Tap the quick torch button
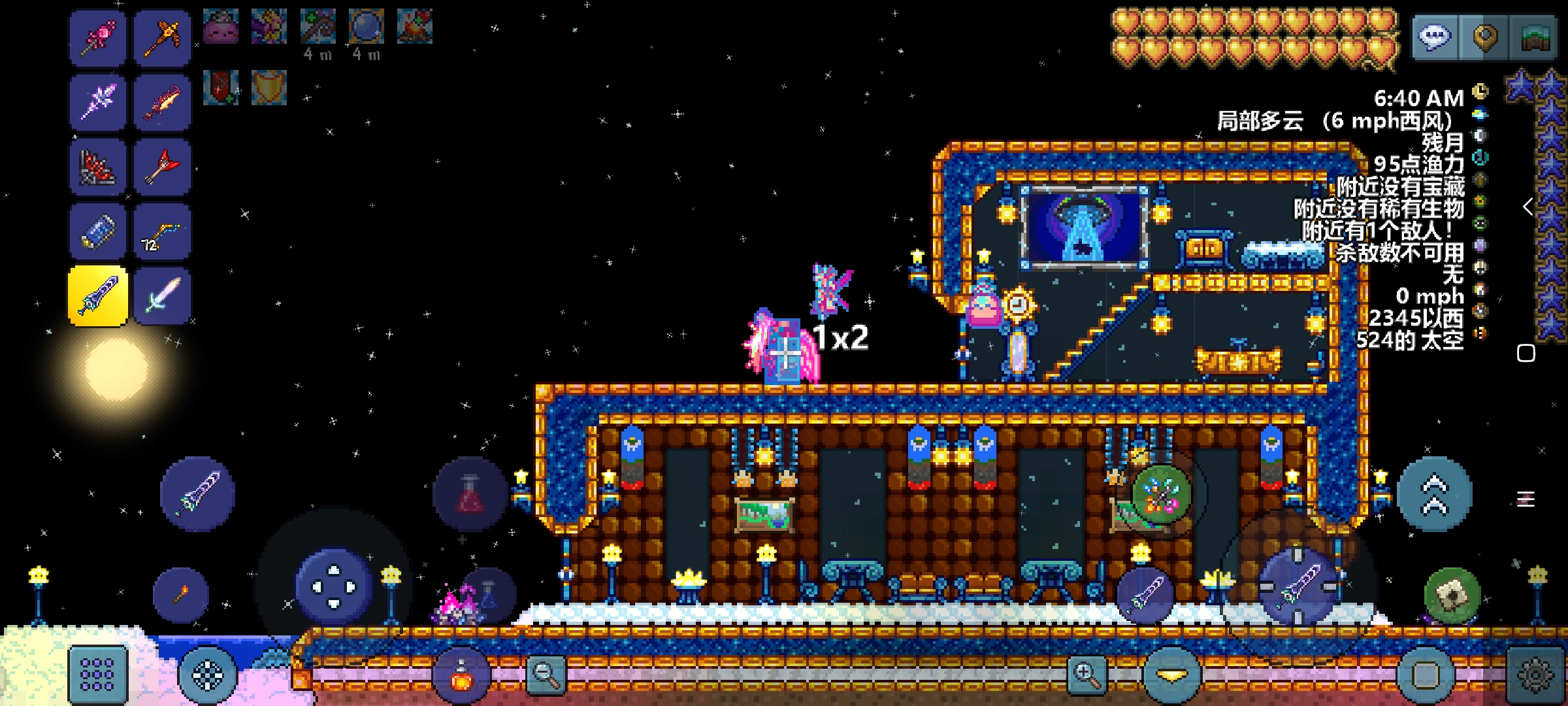This screenshot has width=1568, height=706. [181, 594]
